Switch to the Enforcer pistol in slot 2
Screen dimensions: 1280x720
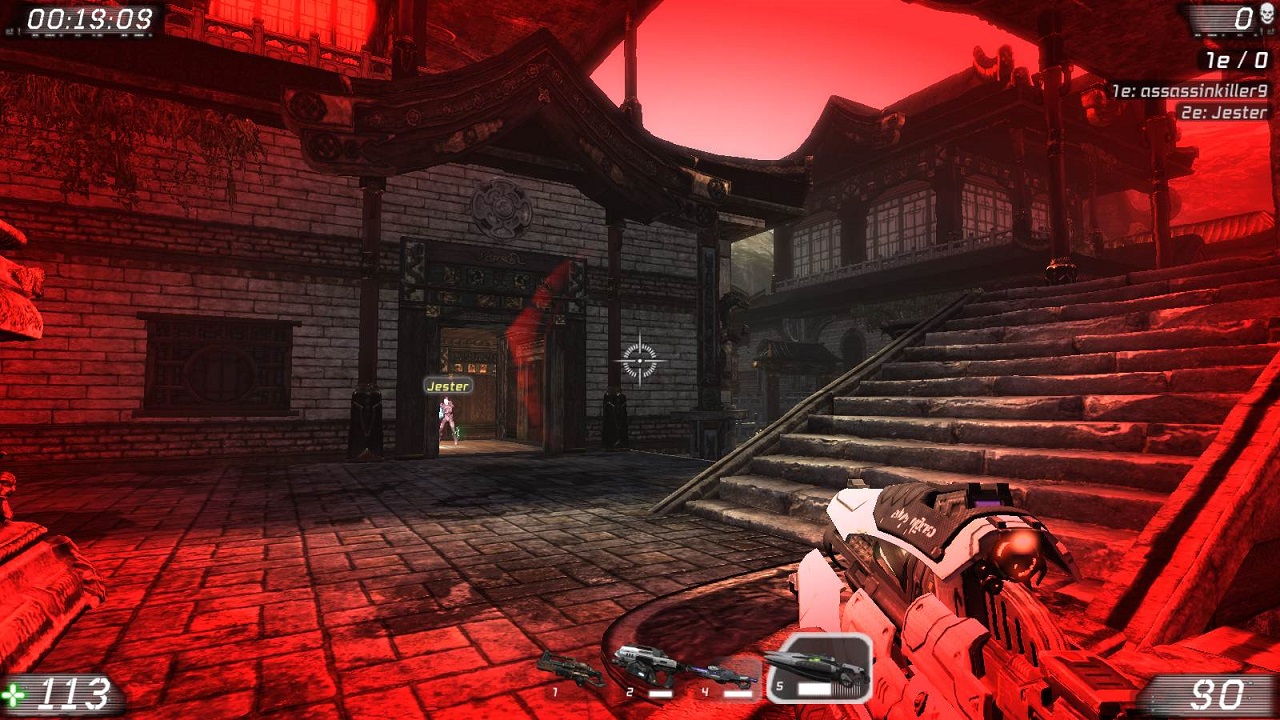click(x=646, y=667)
